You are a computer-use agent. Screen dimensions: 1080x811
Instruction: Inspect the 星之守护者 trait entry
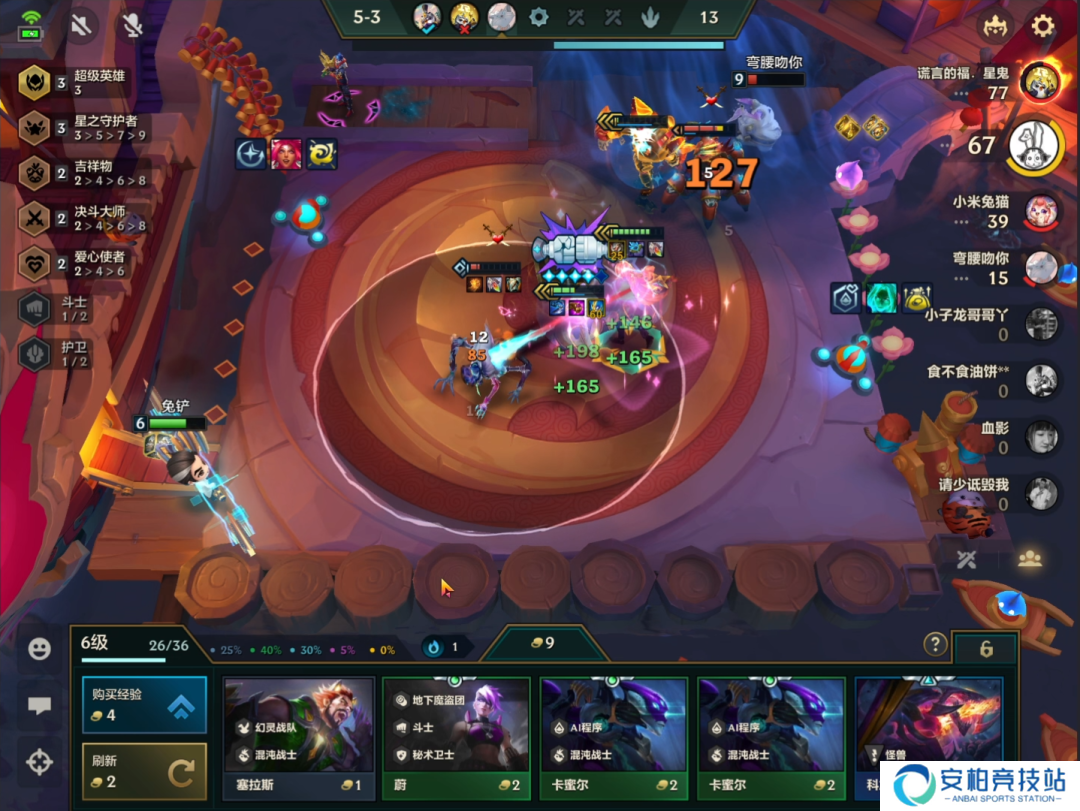(35, 128)
